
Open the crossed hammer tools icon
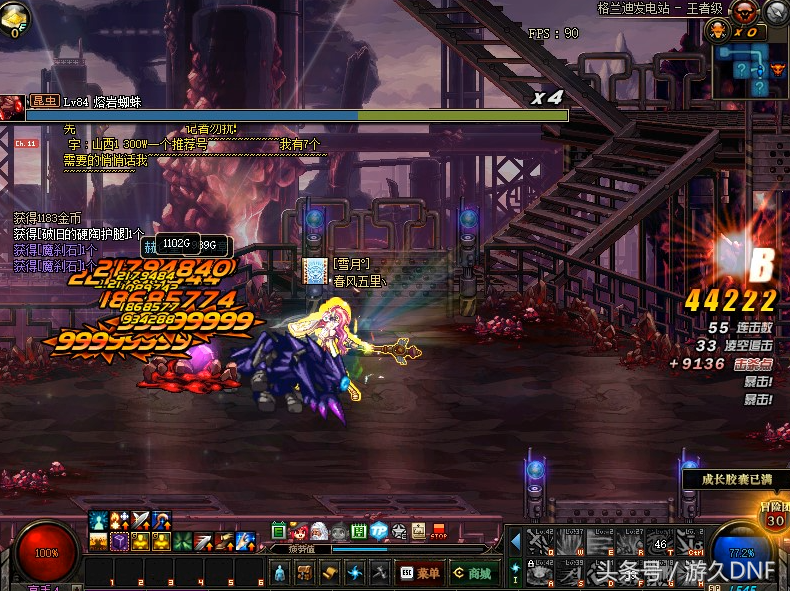[x=379, y=573]
